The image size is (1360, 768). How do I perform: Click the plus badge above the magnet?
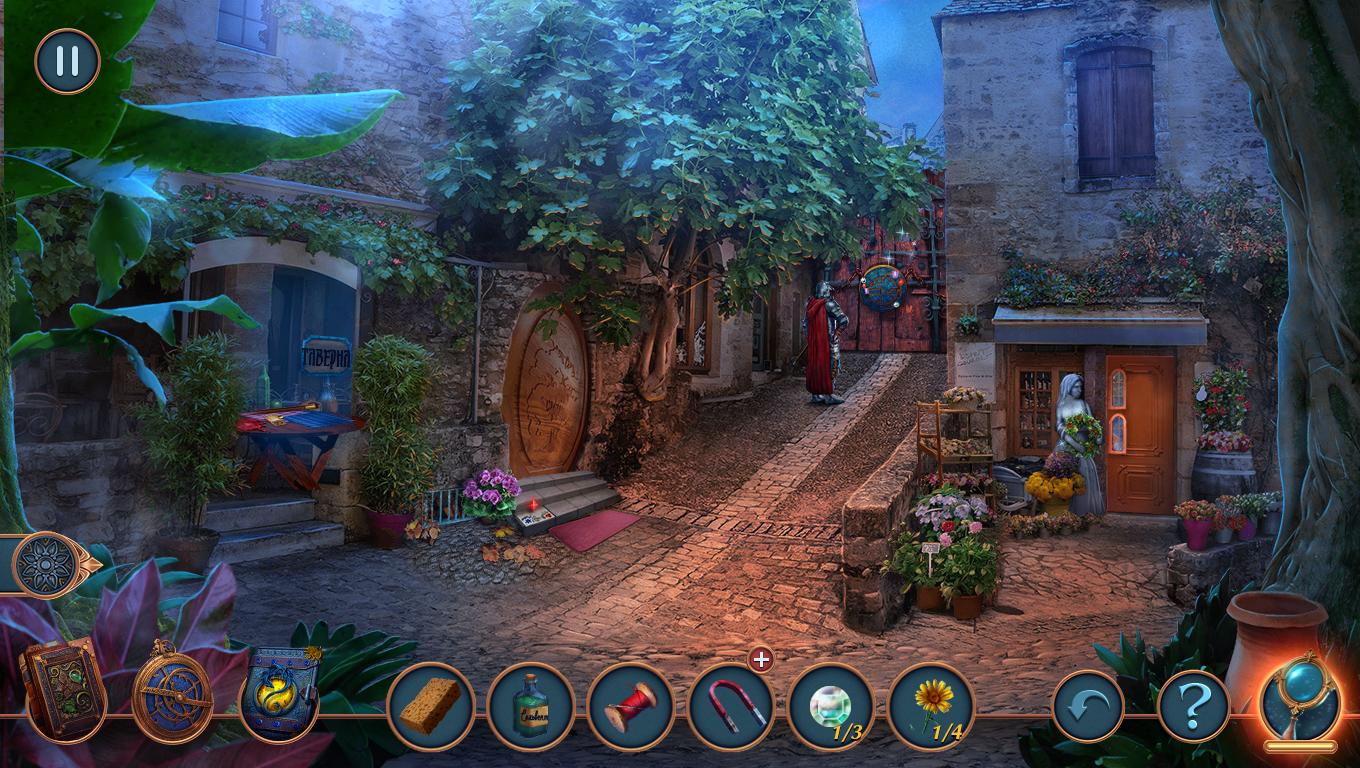(x=761, y=660)
